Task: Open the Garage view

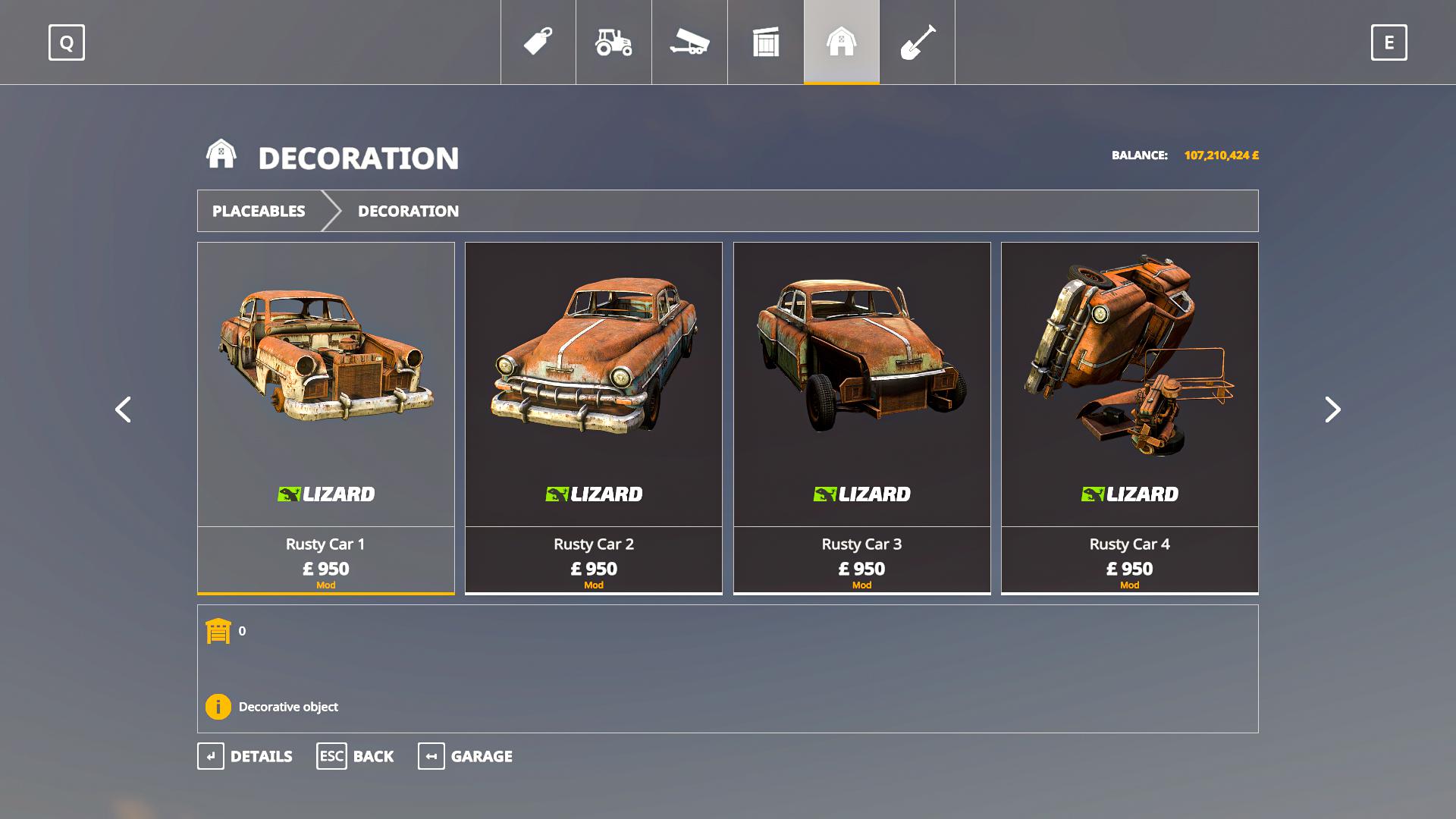Action: click(465, 756)
